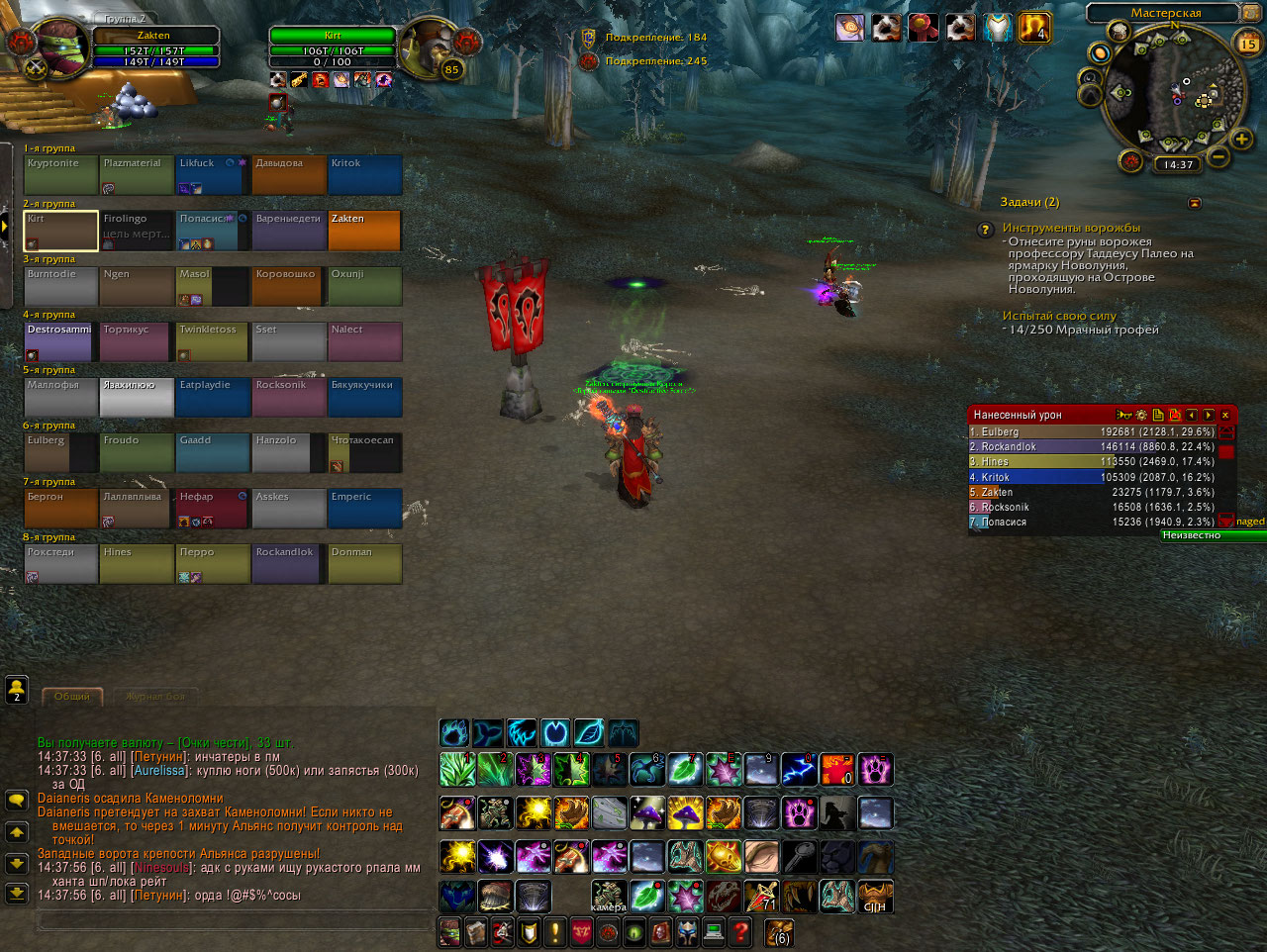Image resolution: width=1267 pixels, height=952 pixels.
Task: Click the minimap
Action: pos(1173,94)
